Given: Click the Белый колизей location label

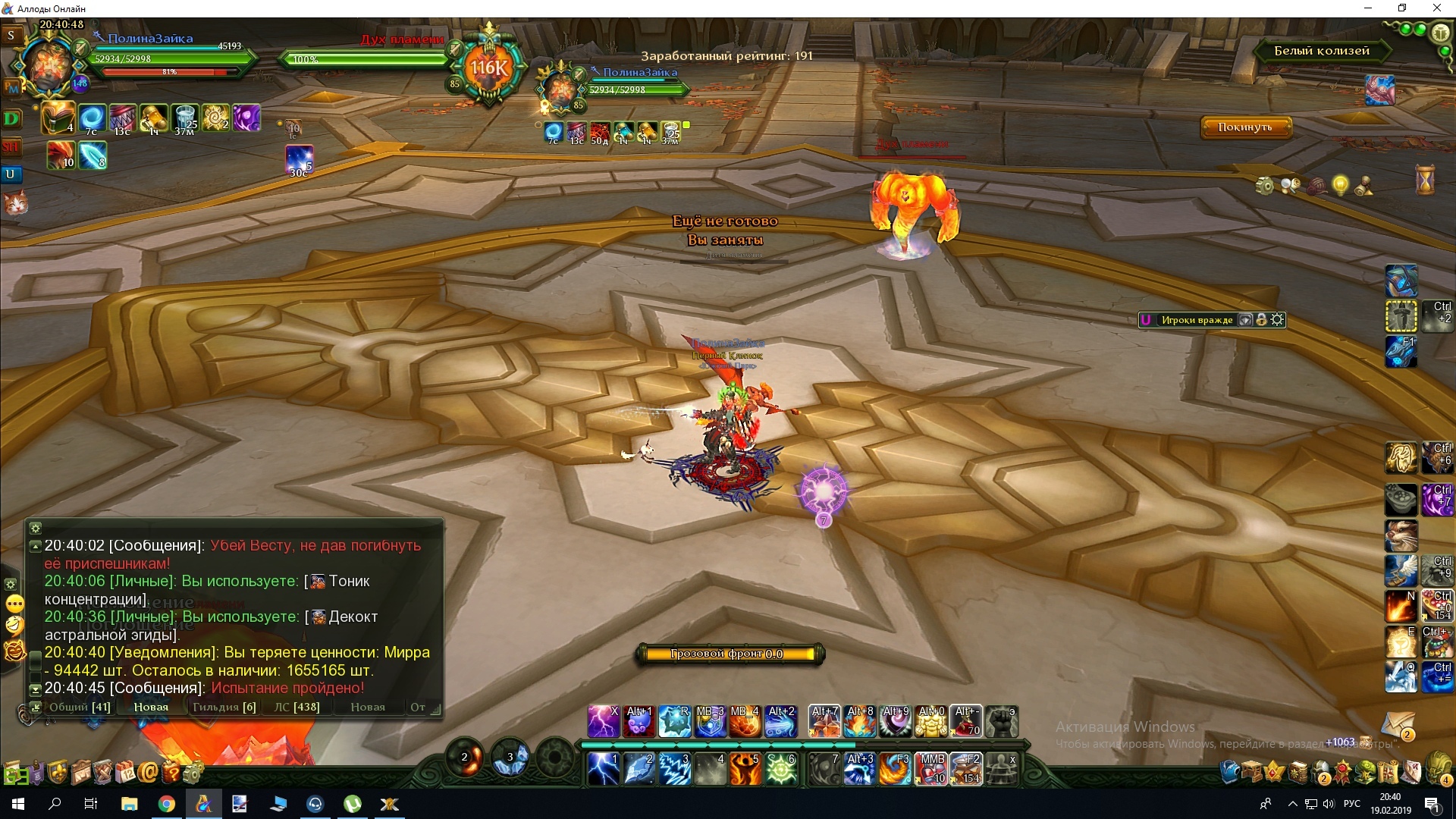Looking at the screenshot, I should pos(1321,51).
